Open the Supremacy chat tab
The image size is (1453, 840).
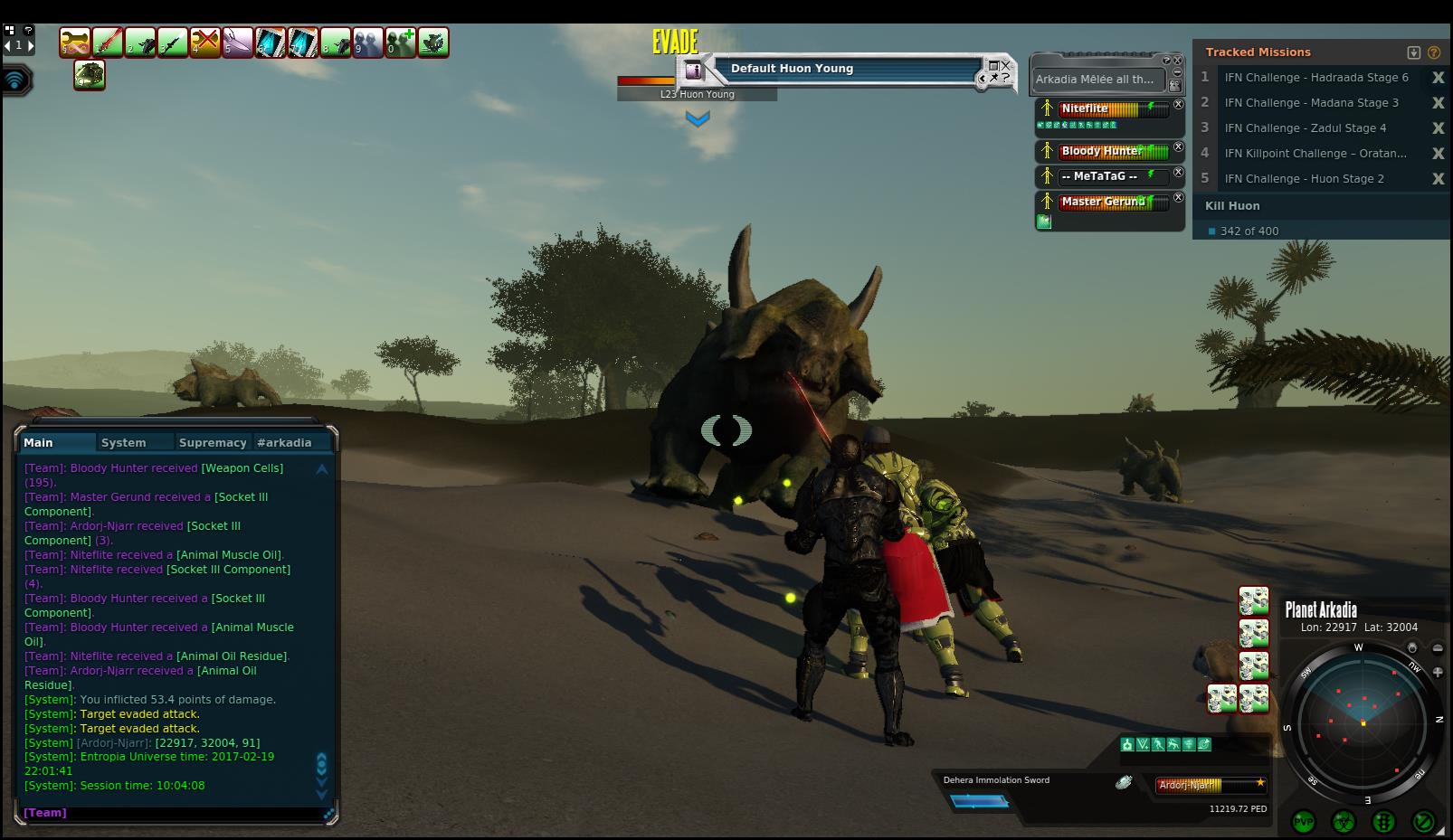tap(213, 442)
